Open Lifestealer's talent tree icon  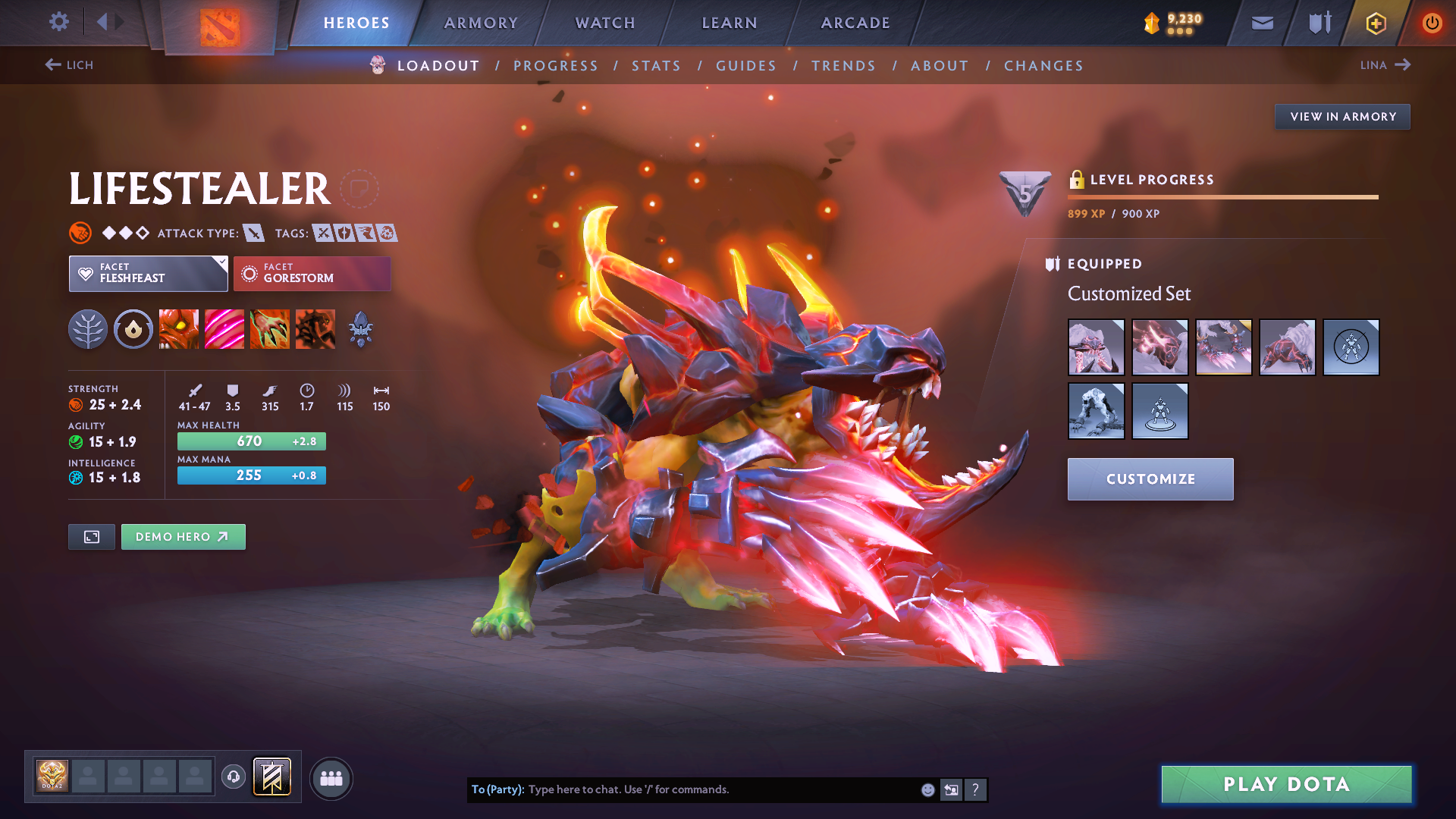[x=87, y=329]
